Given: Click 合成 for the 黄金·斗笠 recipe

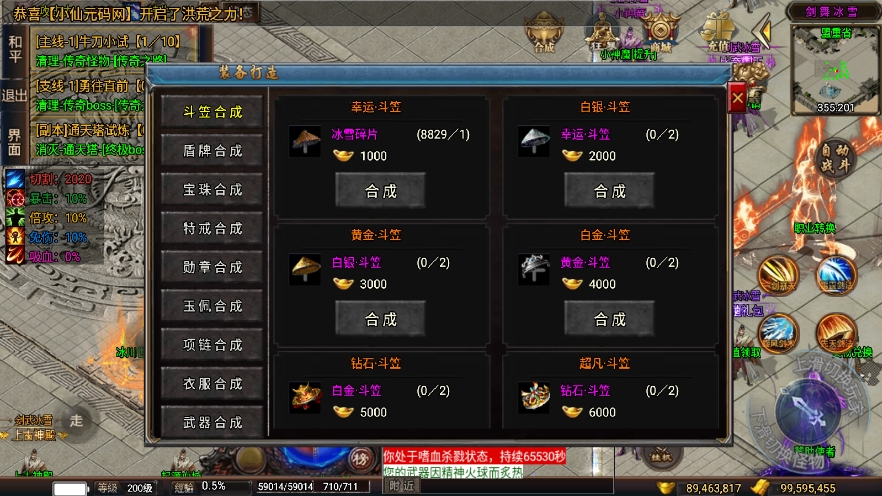Looking at the screenshot, I should click(x=381, y=319).
